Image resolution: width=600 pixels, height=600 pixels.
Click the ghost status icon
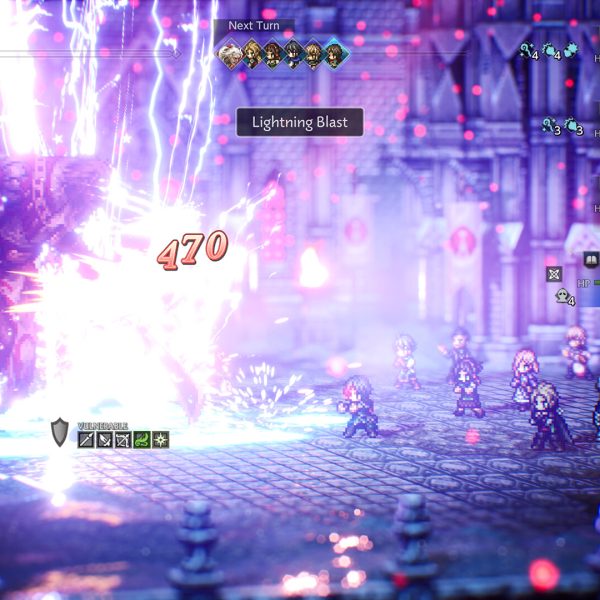563,295
